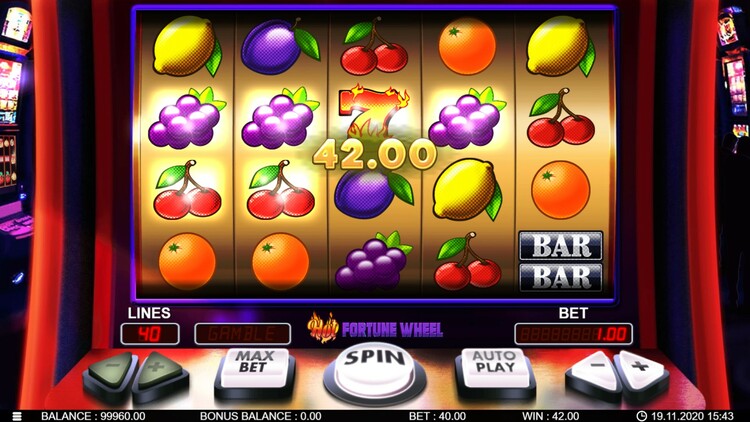750x422 pixels.
Task: Increase the number of lines
Action: pos(159,371)
